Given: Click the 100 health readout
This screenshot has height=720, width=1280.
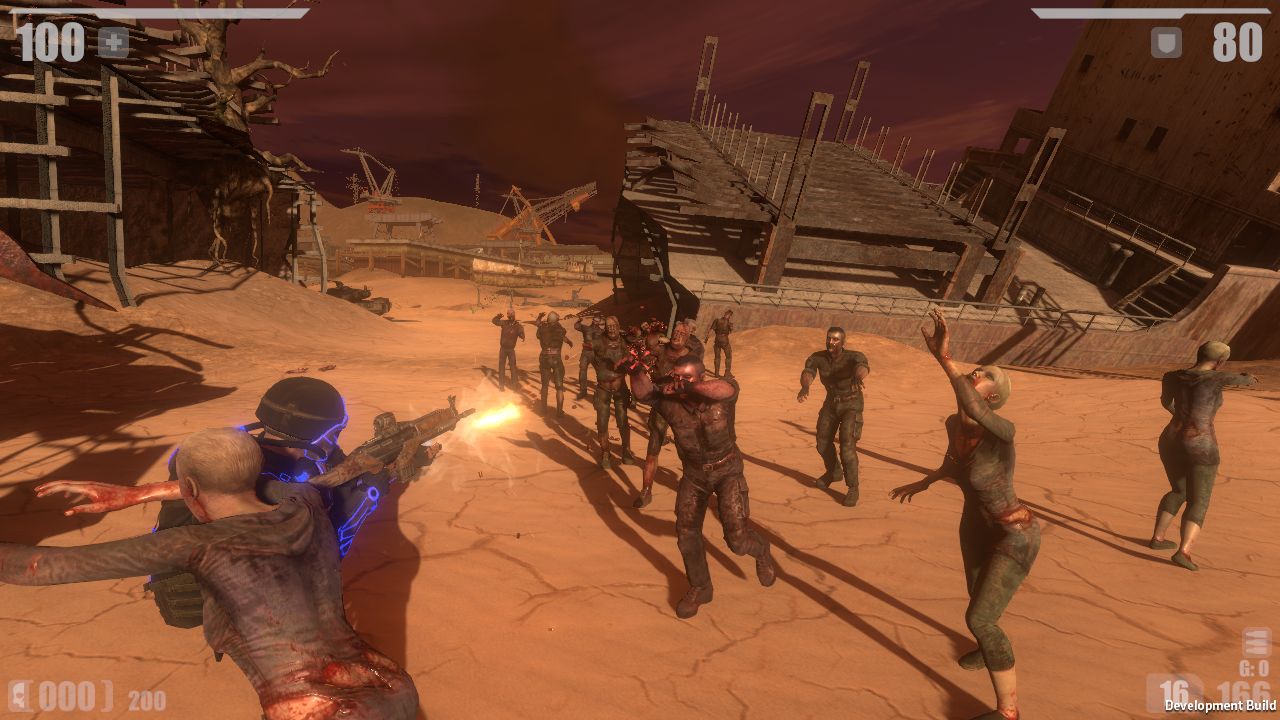Looking at the screenshot, I should (52, 42).
